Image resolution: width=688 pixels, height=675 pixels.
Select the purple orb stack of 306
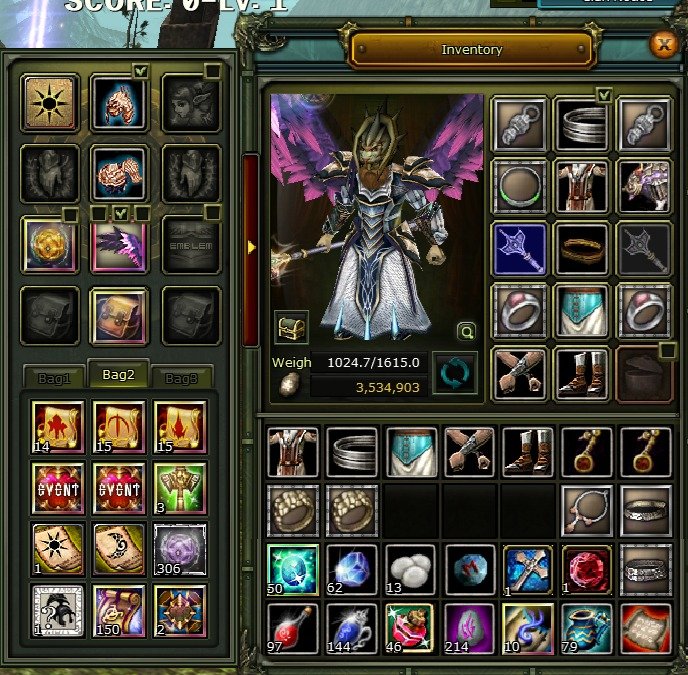[x=180, y=549]
